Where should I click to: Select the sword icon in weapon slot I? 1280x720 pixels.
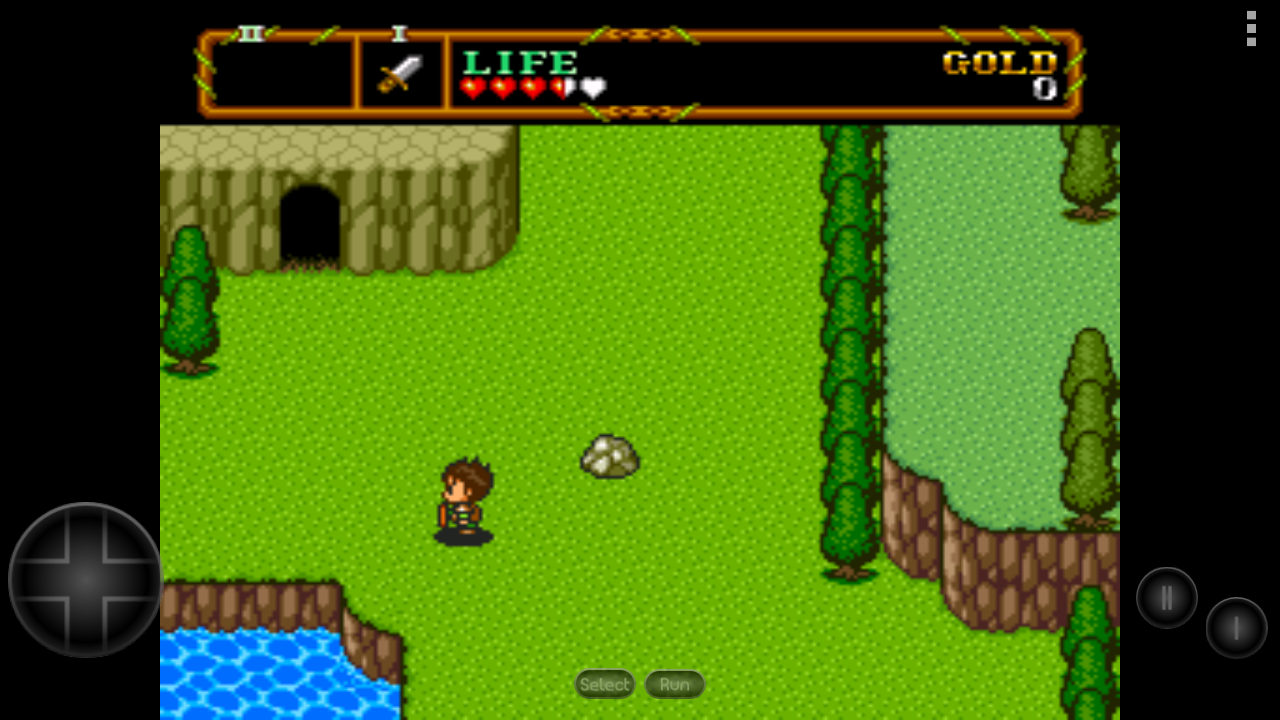(x=399, y=72)
